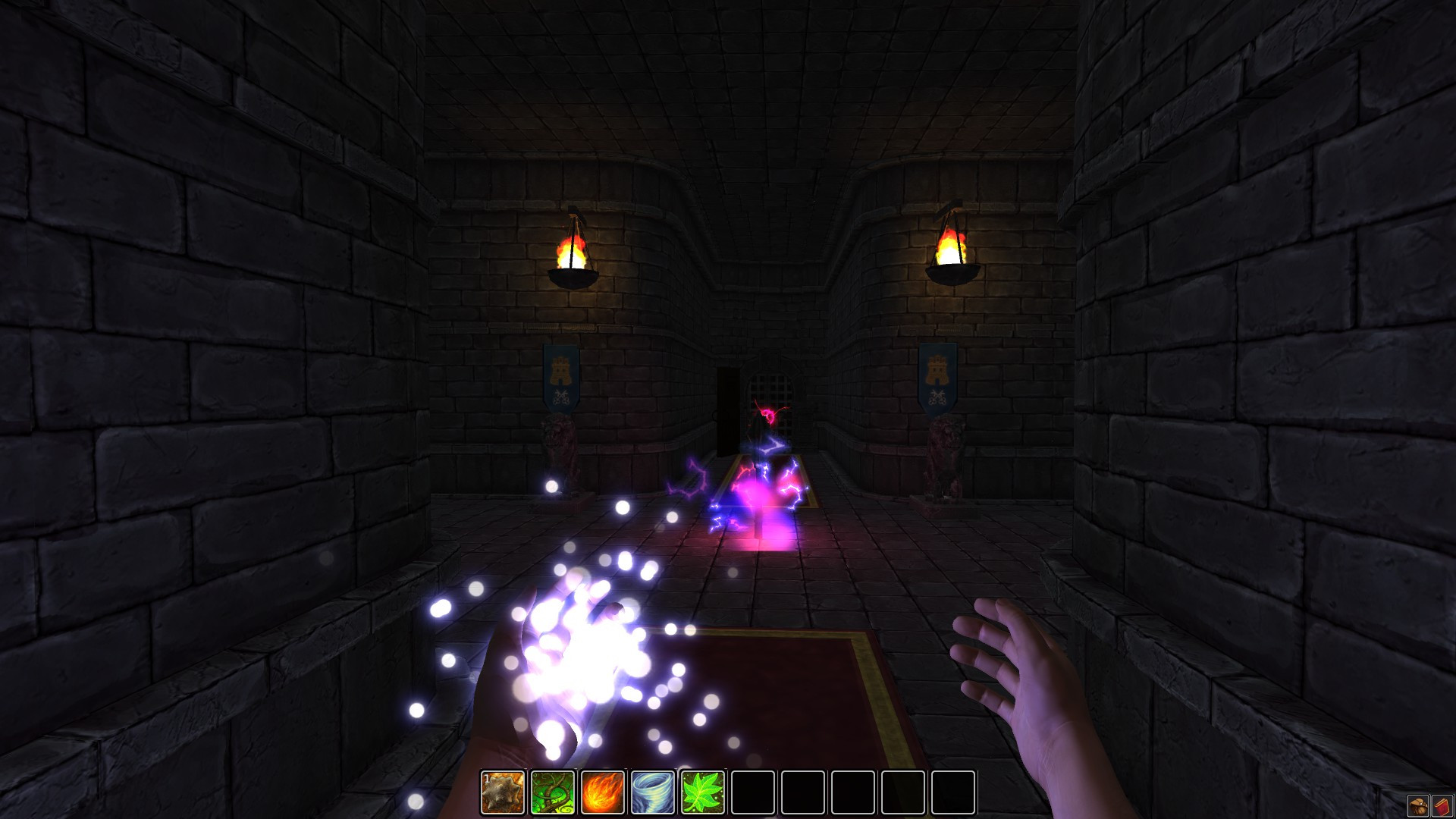
Task: Activate the green leaf spell
Action: (x=703, y=792)
